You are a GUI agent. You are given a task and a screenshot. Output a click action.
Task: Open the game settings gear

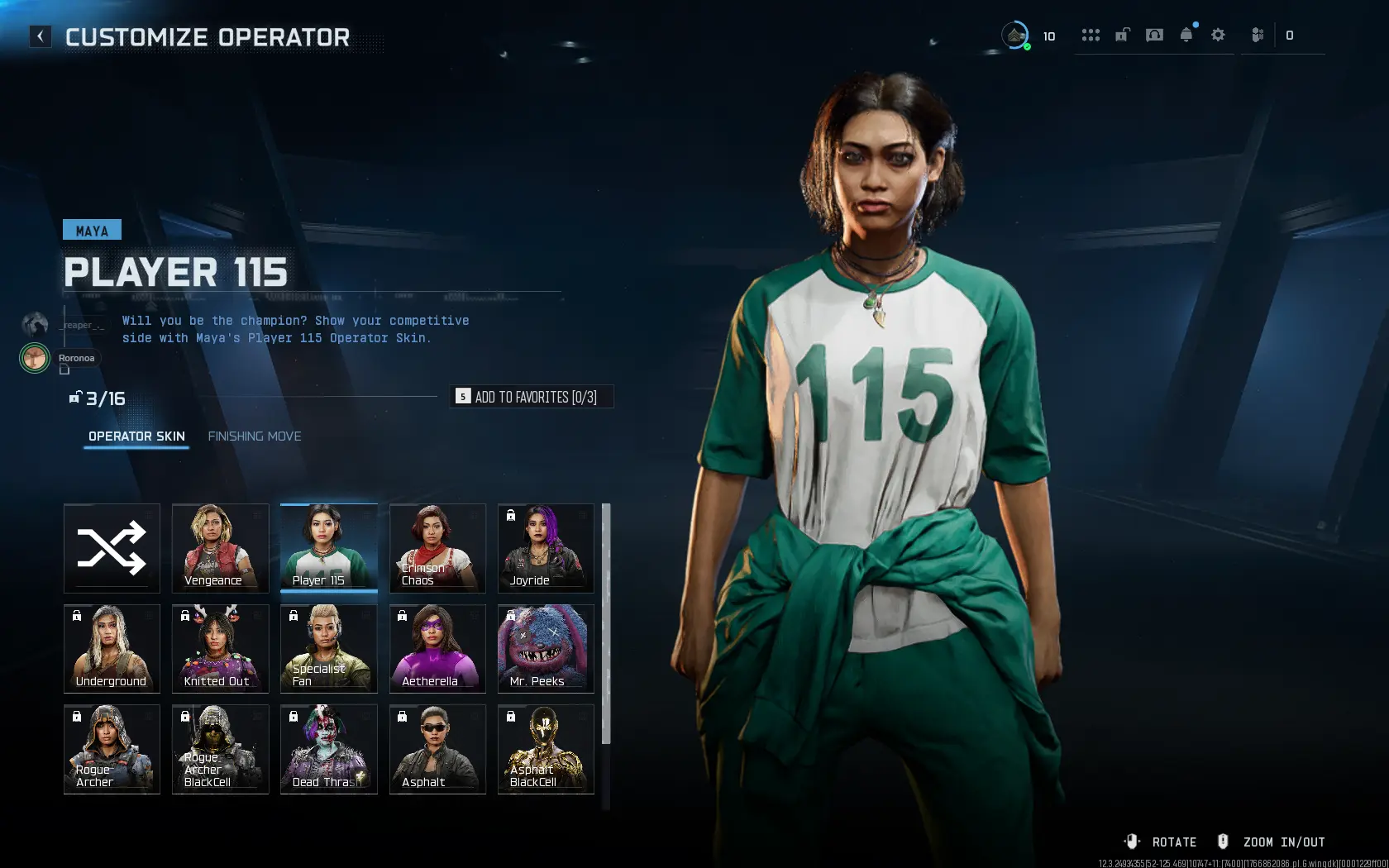click(x=1218, y=35)
